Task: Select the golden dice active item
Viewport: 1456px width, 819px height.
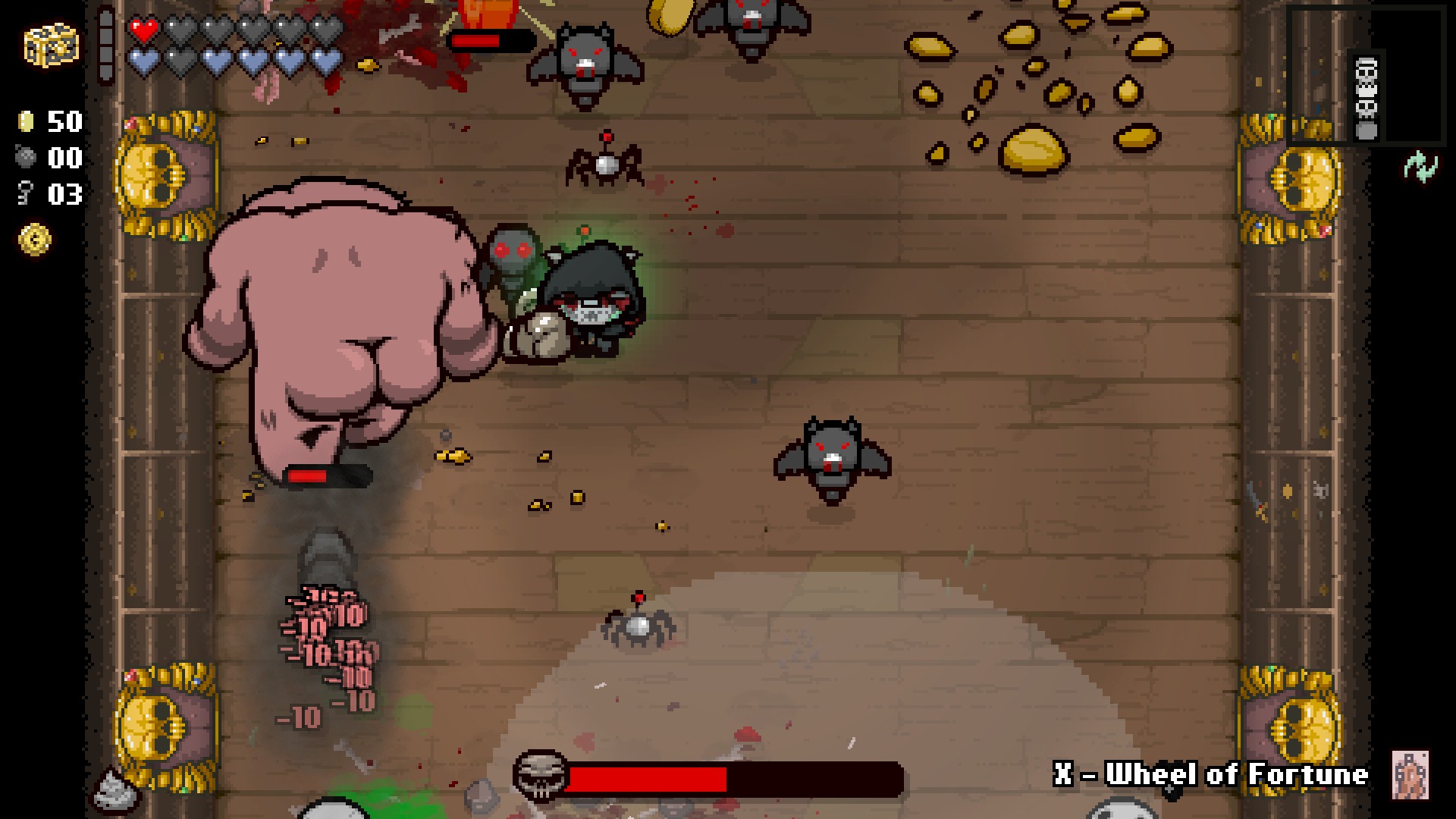Action: [x=51, y=47]
